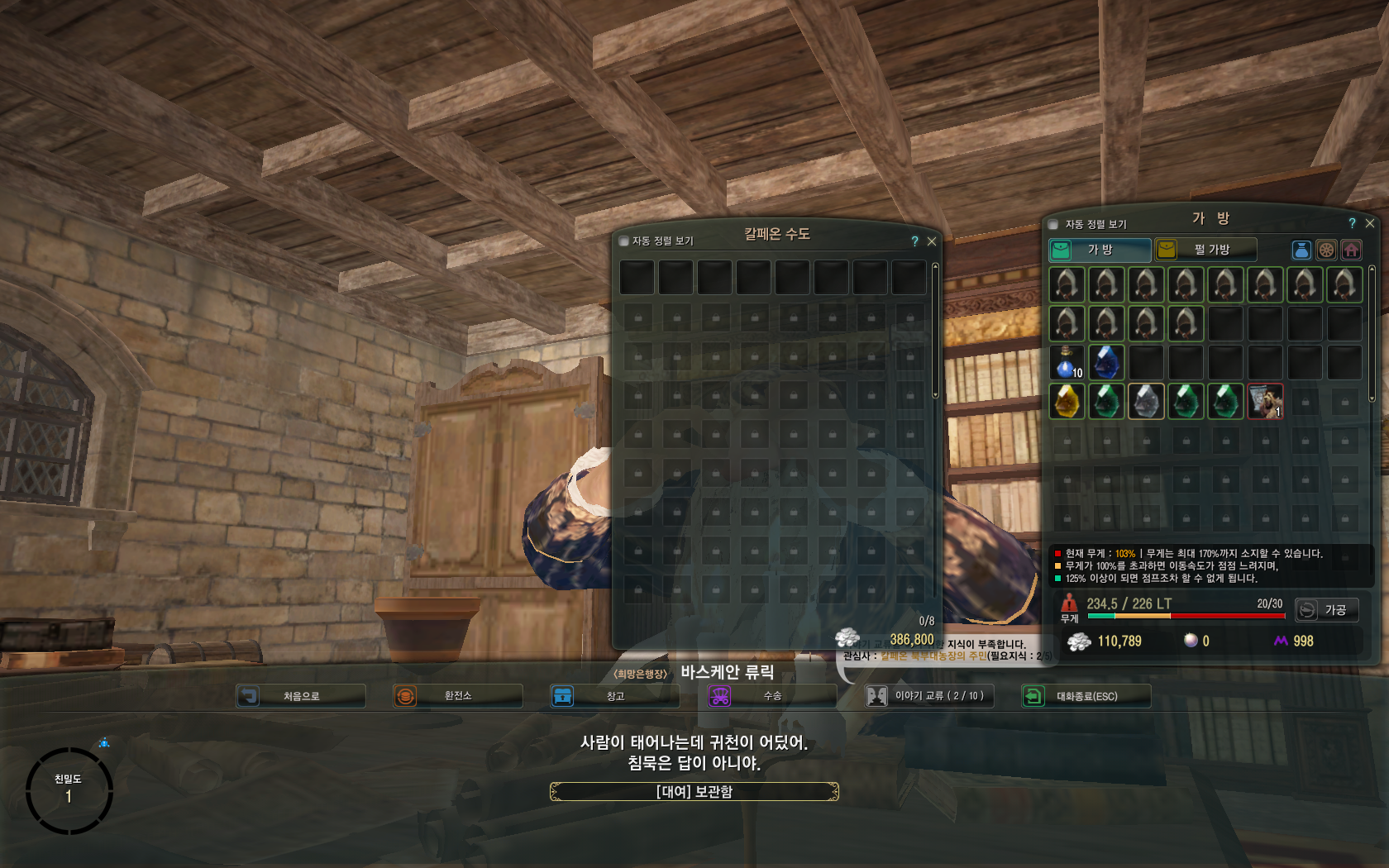Screen dimensions: 1389x868
Task: Click the 처음으로 (return to start) button
Action: [x=300, y=696]
